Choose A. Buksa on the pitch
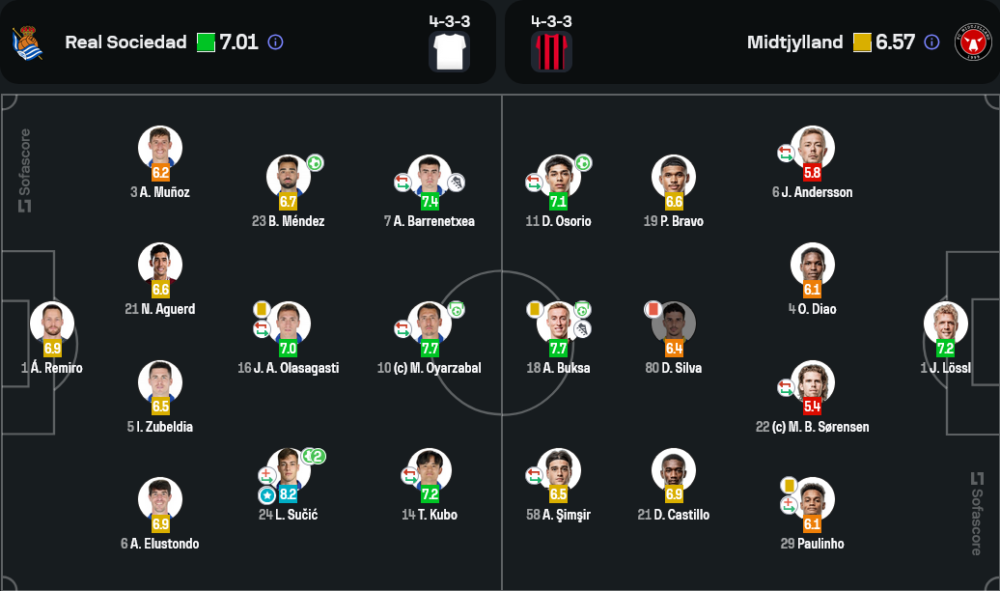1000x591 pixels. tap(558, 323)
